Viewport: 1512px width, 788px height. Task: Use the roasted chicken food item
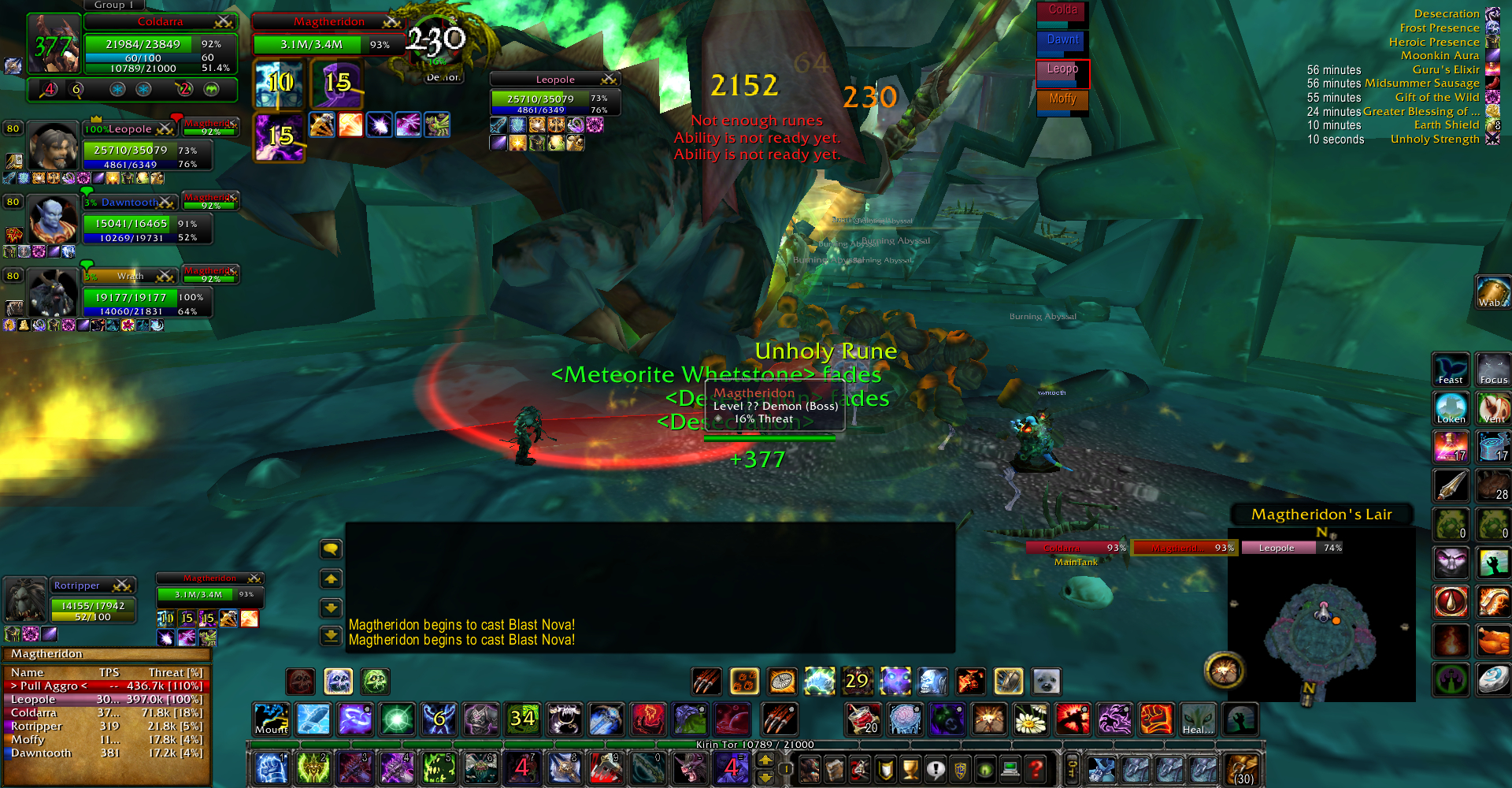point(1493,640)
